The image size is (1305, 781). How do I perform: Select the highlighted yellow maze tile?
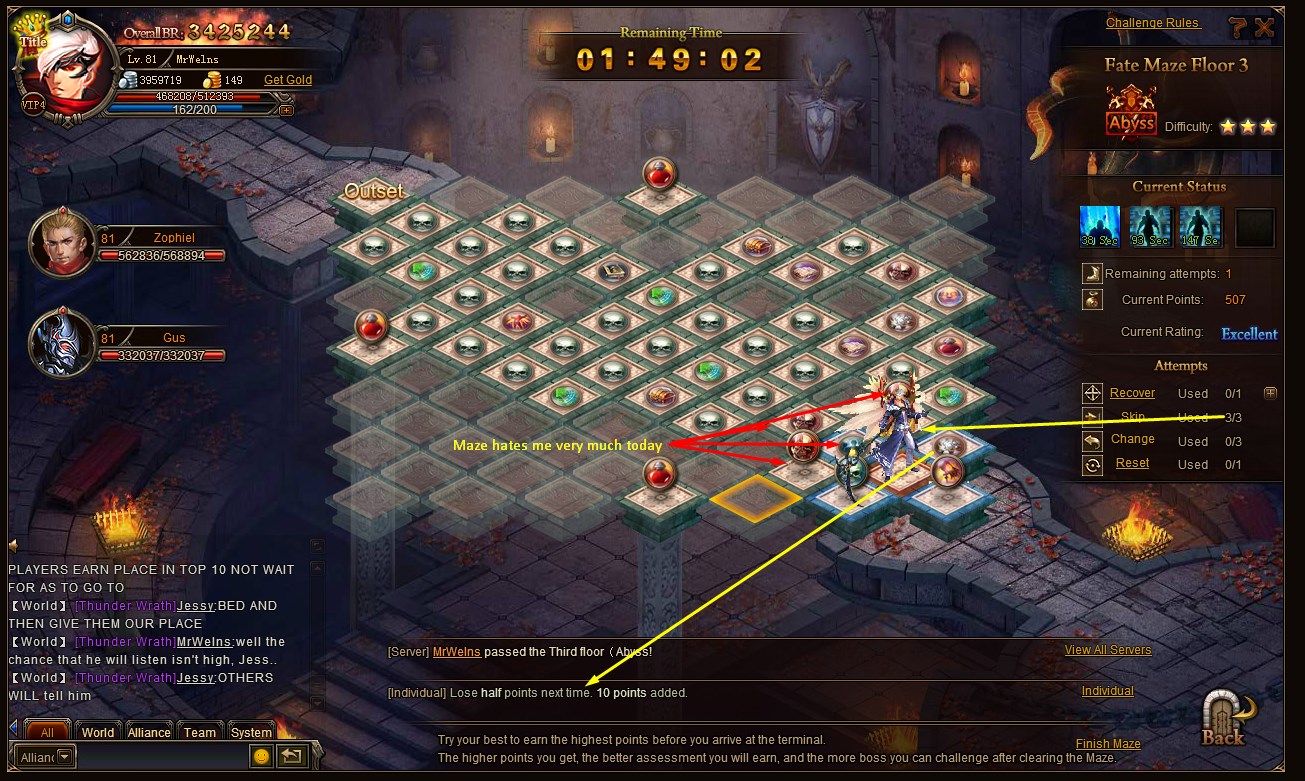(x=756, y=496)
